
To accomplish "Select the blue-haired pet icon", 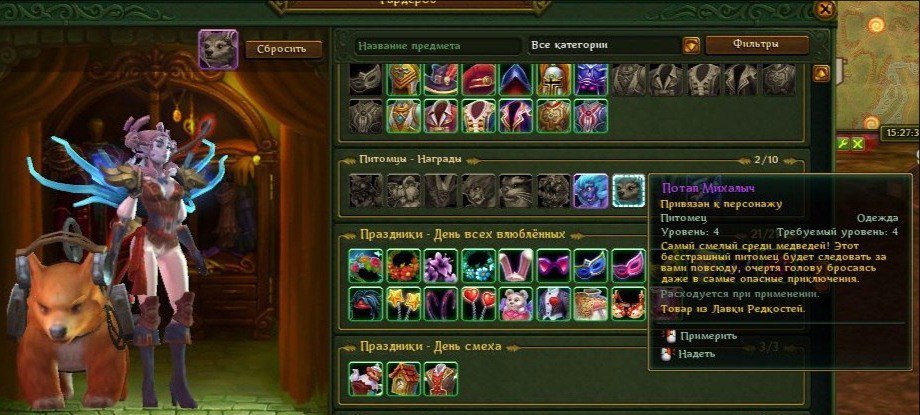I will [590, 190].
